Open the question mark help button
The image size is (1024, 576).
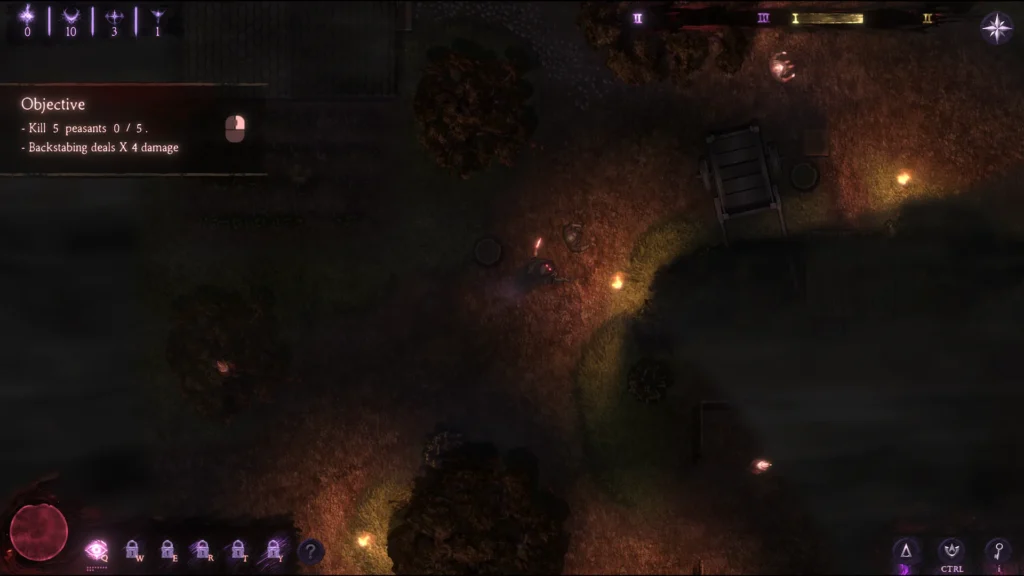coord(311,550)
